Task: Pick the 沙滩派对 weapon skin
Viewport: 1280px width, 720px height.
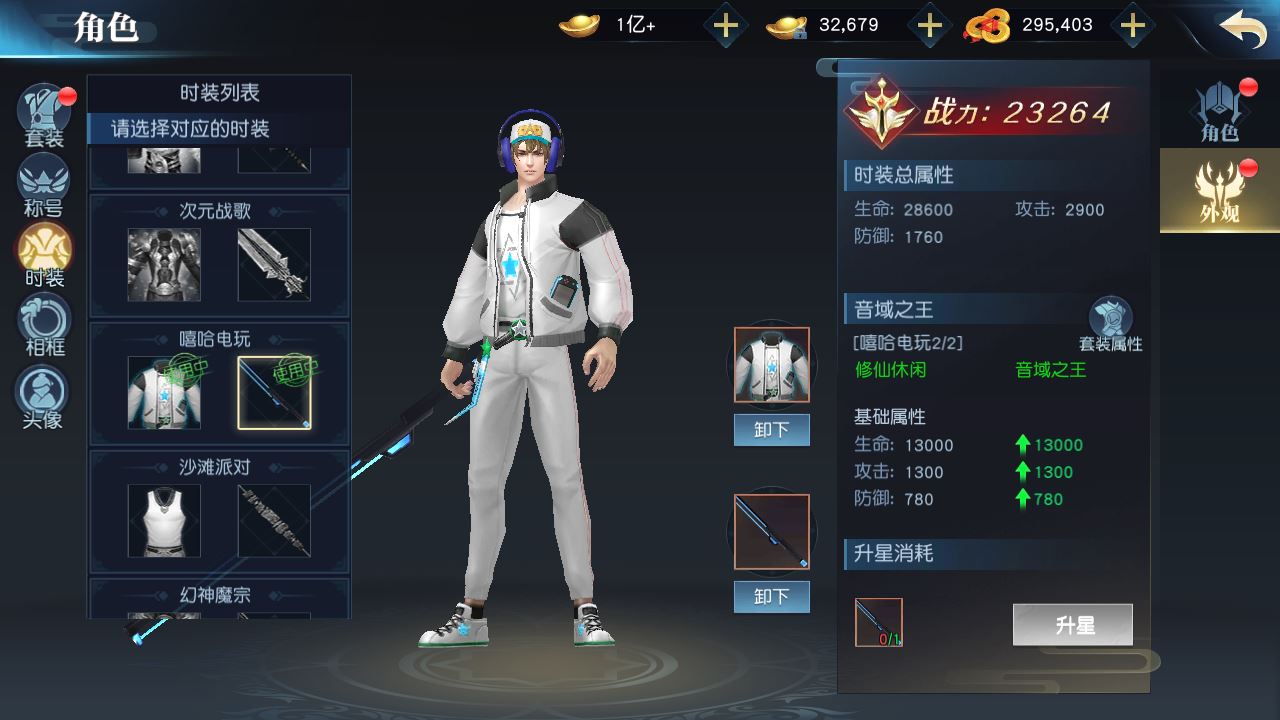Action: click(x=274, y=521)
